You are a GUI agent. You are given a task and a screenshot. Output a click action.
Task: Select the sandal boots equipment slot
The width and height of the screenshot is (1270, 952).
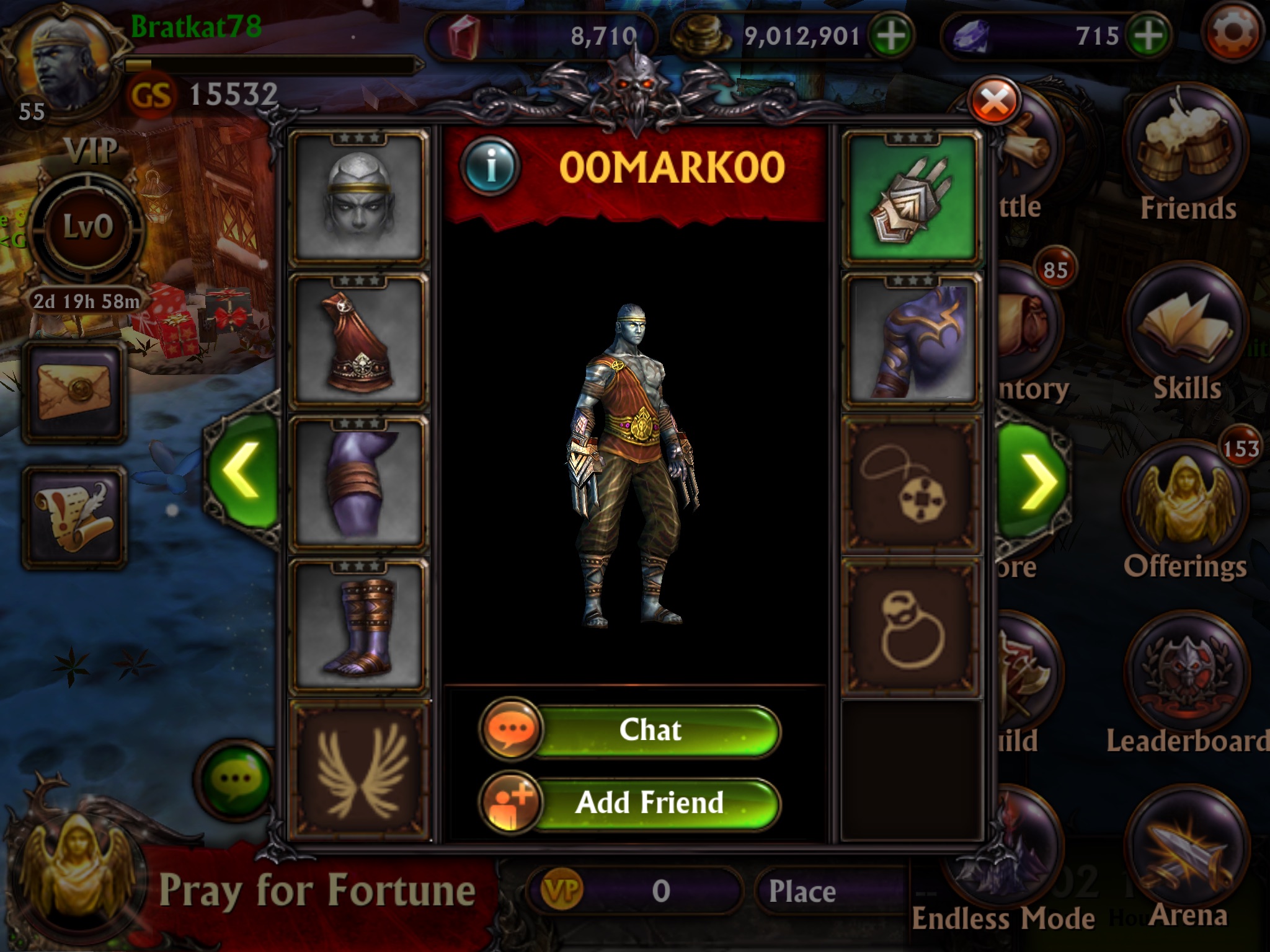359,626
